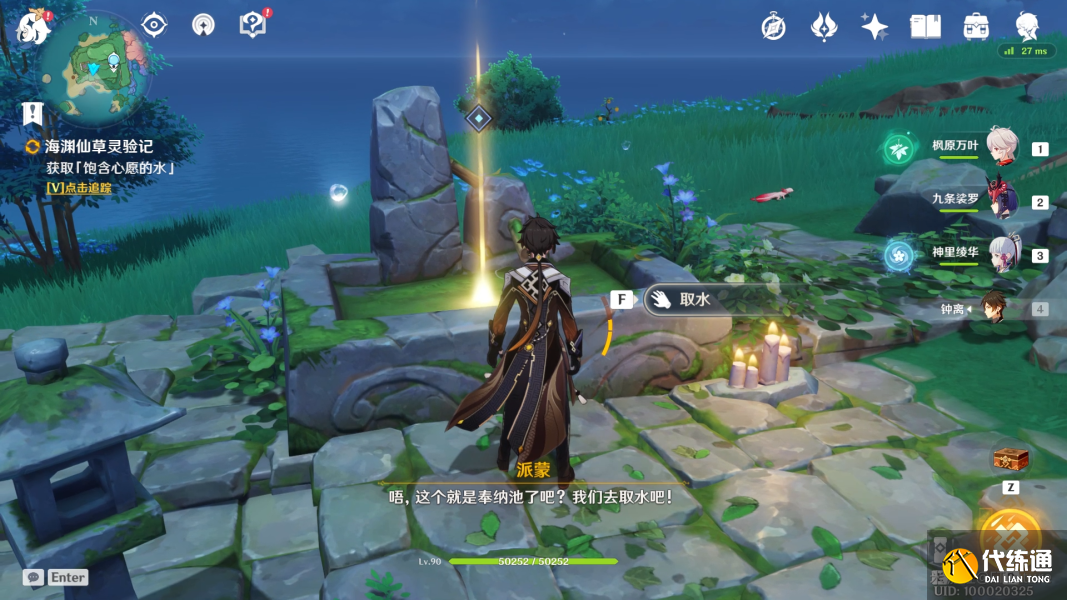Viewport: 1067px width, 600px height.
Task: Switch to party member 神里绫华
Action: (x=1001, y=254)
